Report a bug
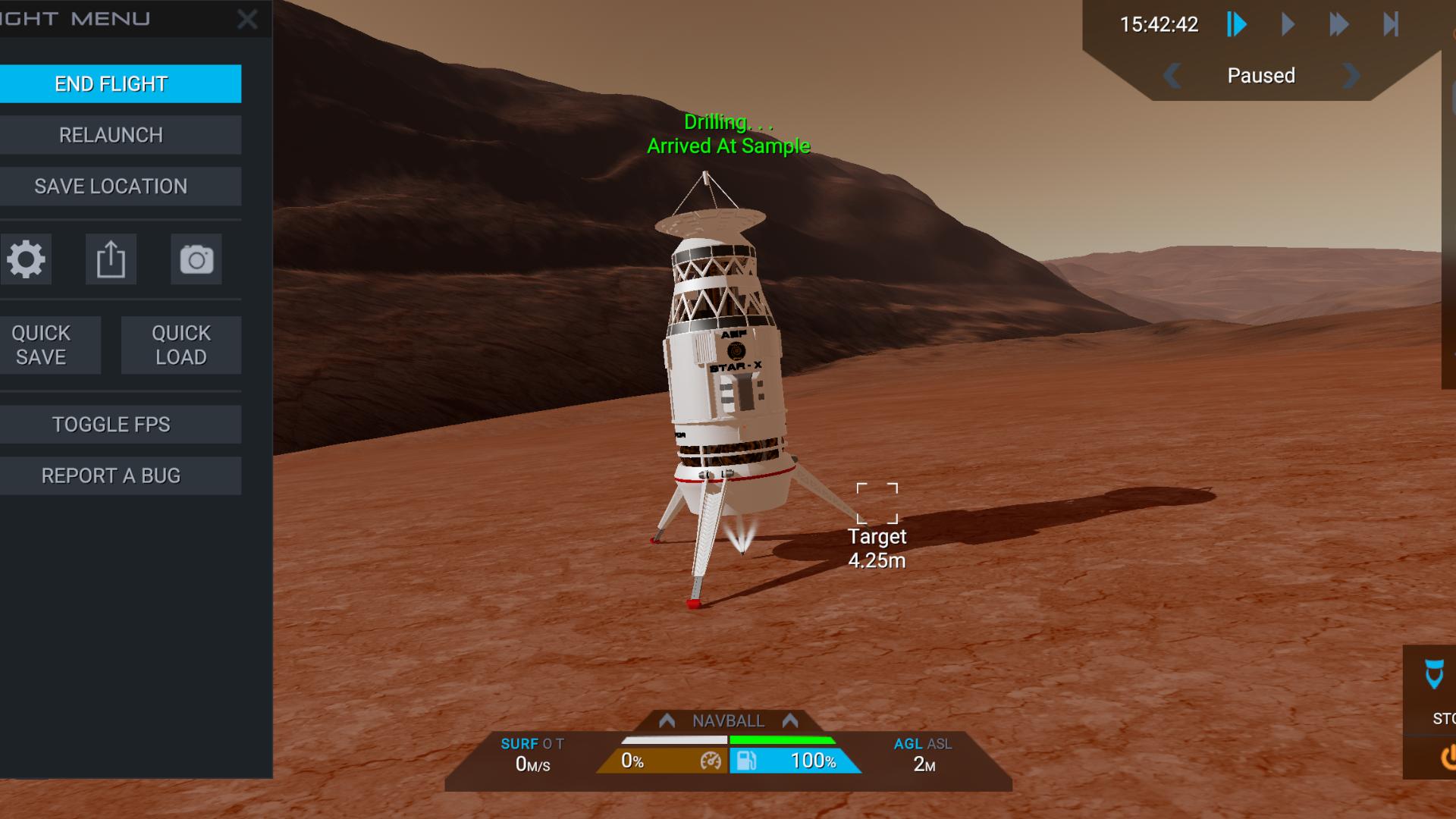Screen dimensions: 1456x819 [x=111, y=476]
